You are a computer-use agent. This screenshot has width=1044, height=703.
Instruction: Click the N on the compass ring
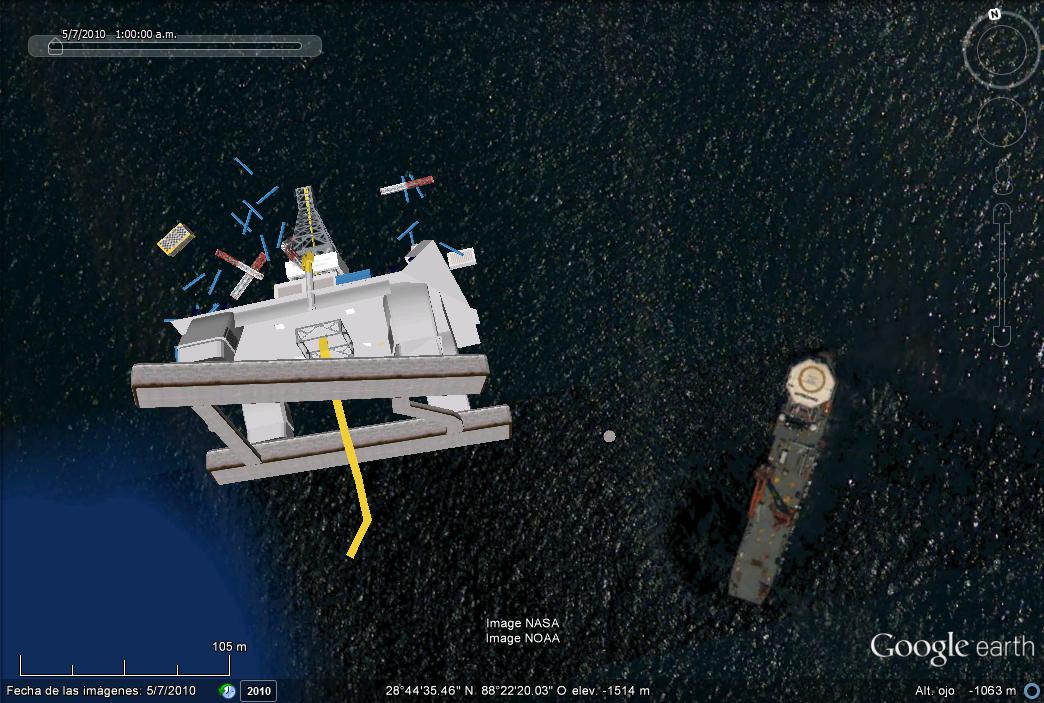click(994, 15)
